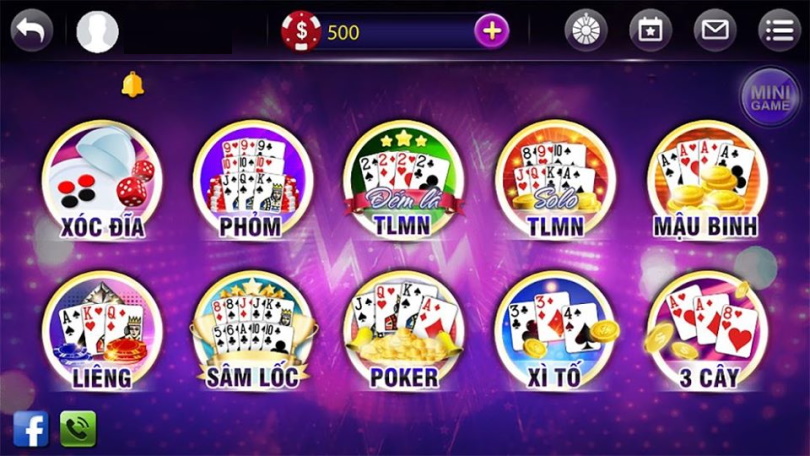Choose the Xì Tố game
The width and height of the screenshot is (810, 456).
(555, 332)
